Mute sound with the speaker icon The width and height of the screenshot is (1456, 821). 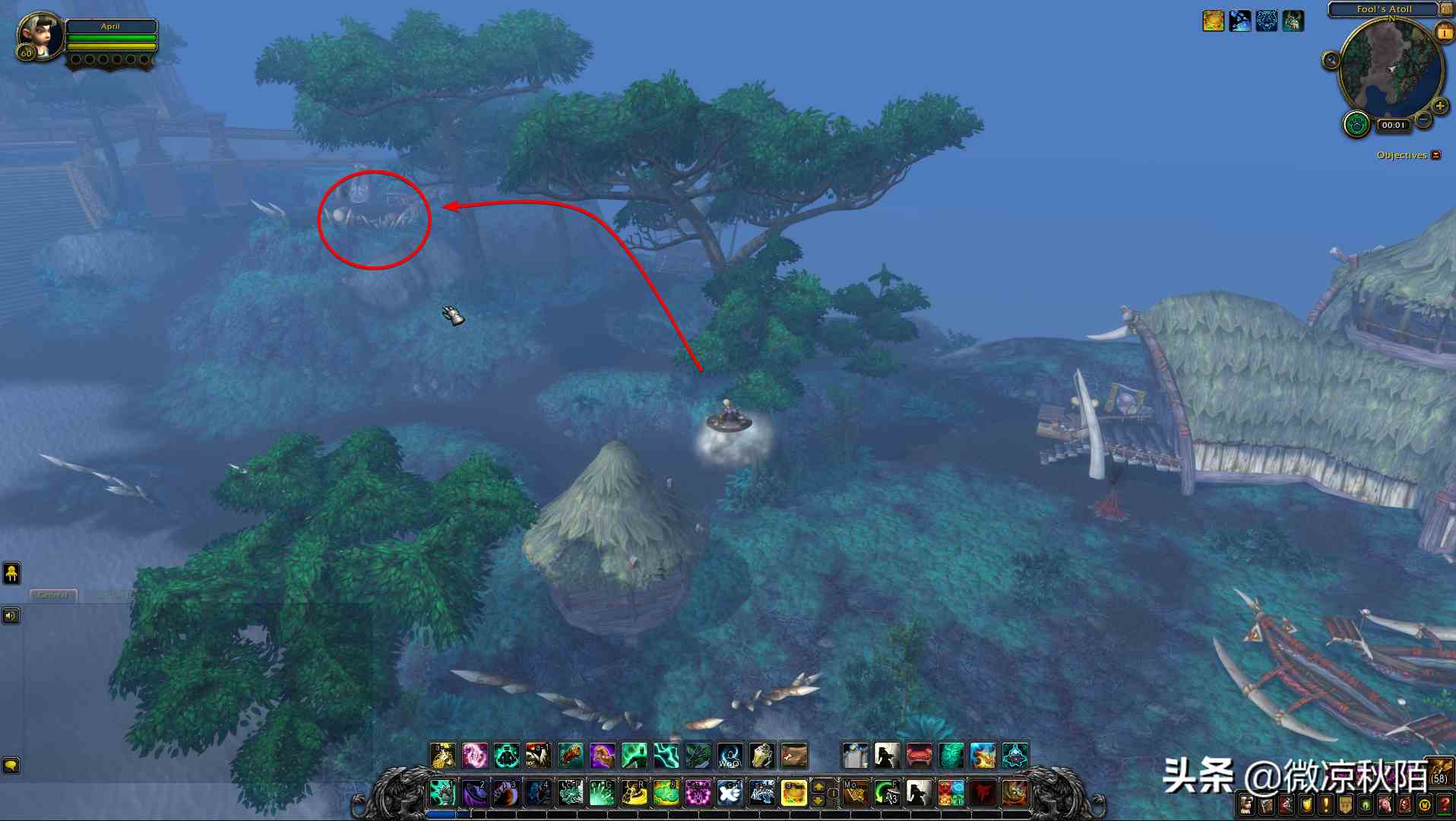pos(11,616)
